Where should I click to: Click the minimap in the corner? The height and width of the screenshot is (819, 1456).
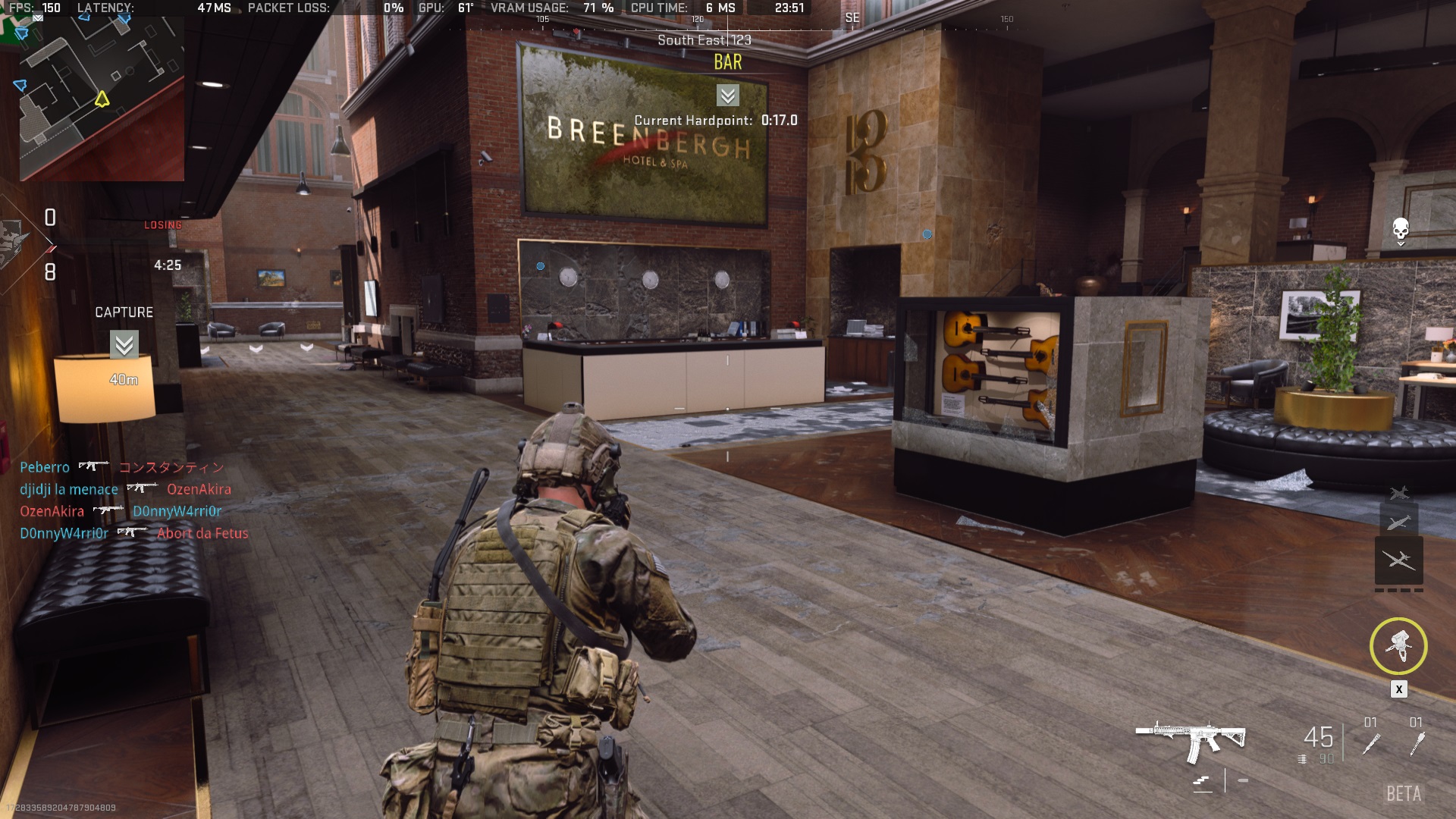tap(102, 99)
